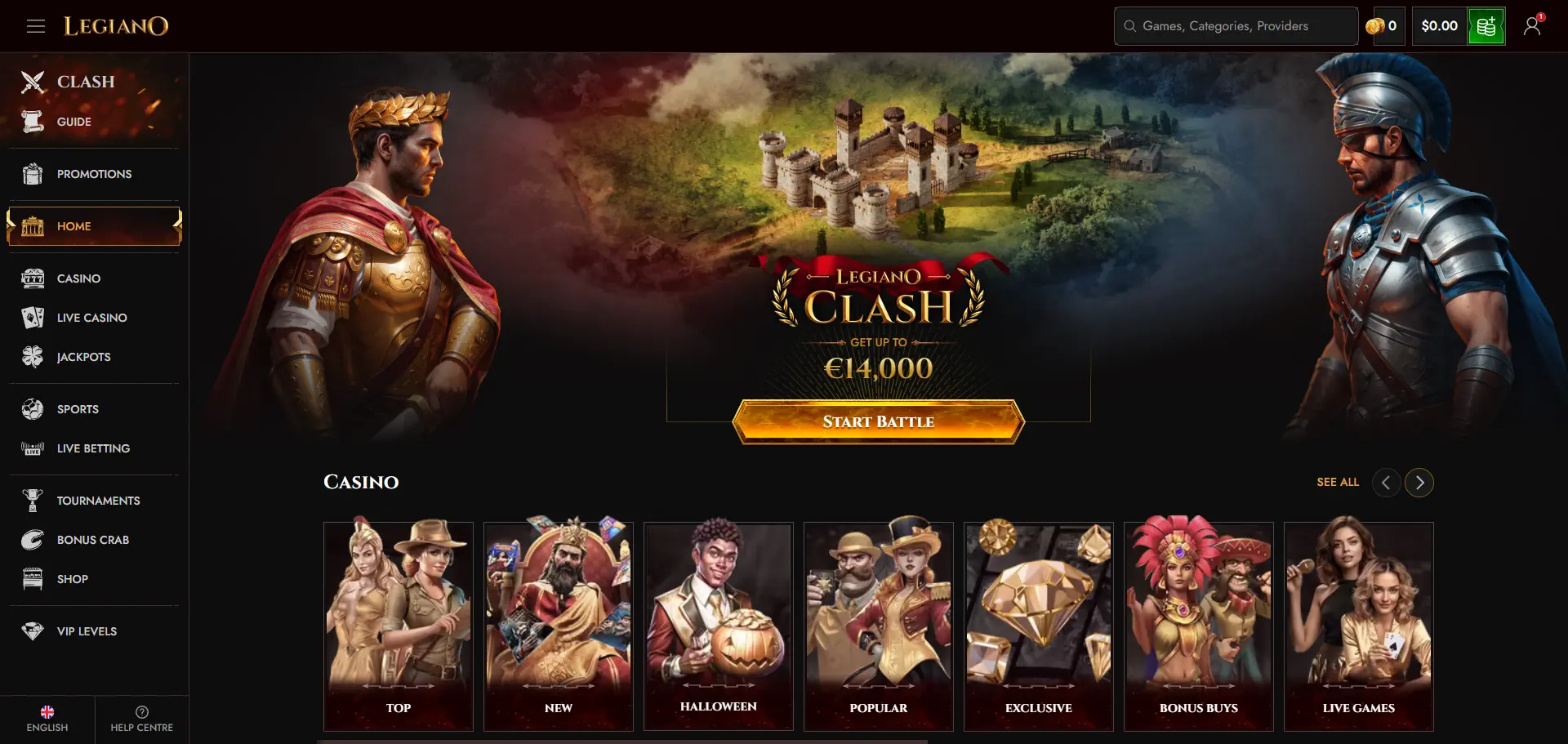This screenshot has width=1568, height=744.
Task: Open Tournaments in the sidebar
Action: coord(98,501)
